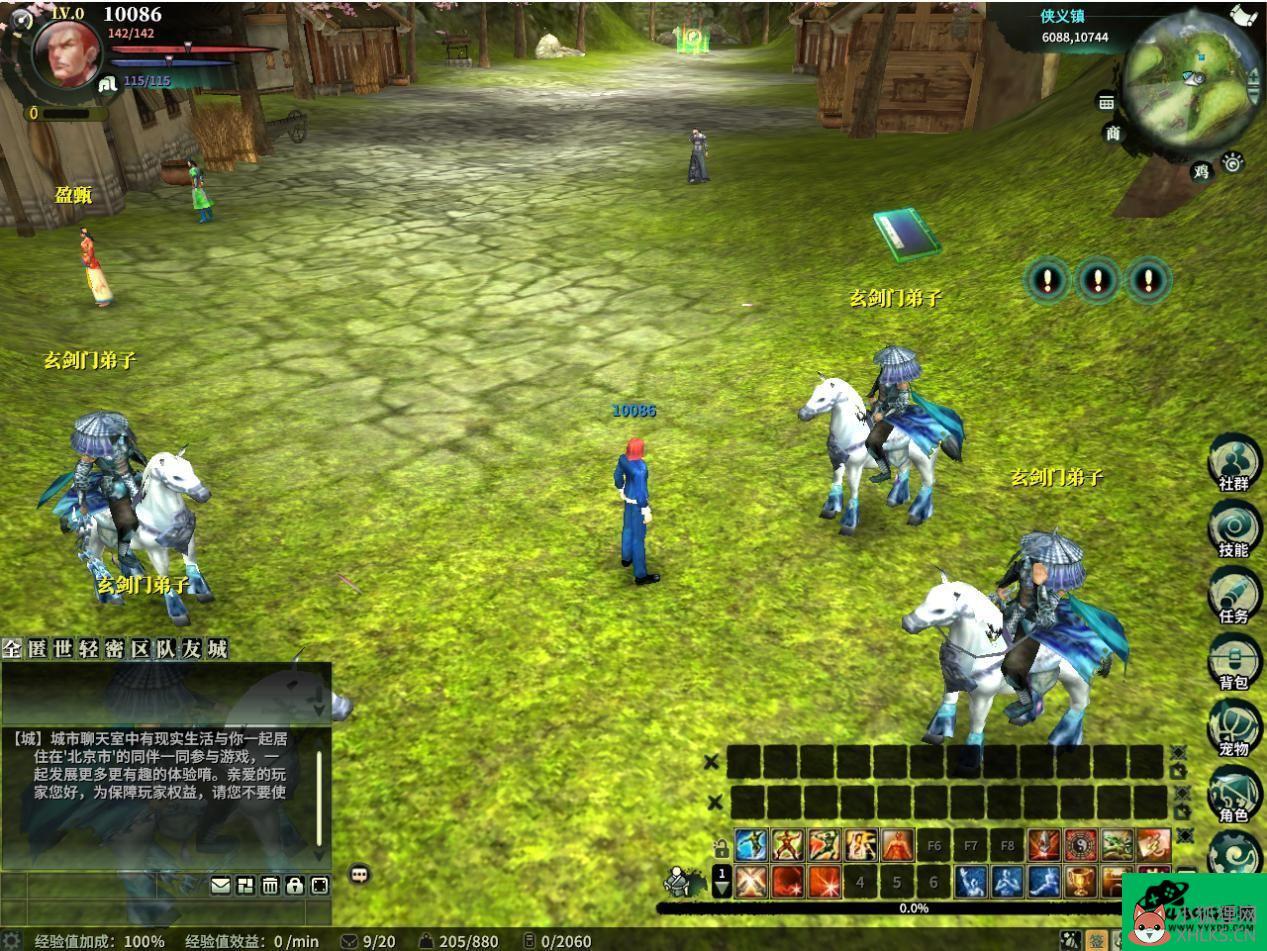Open the 商 shop button by minimap

[1113, 133]
